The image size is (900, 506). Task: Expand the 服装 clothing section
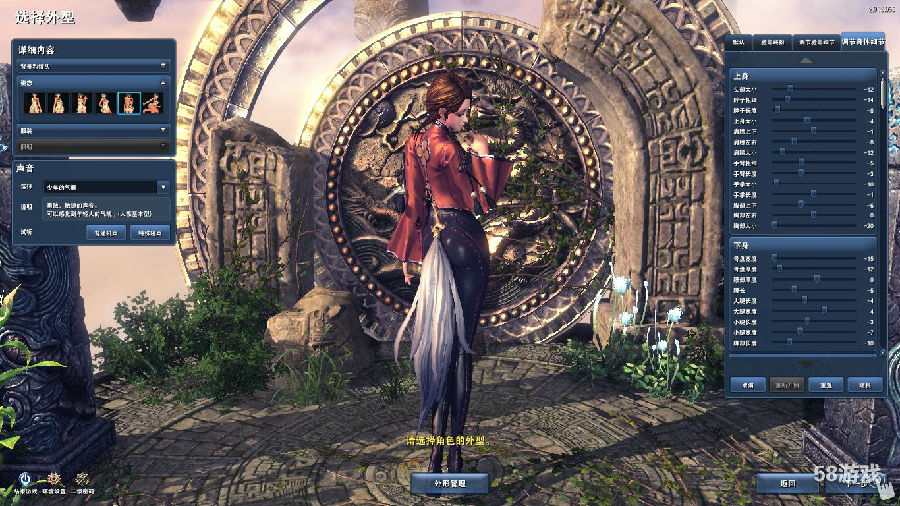point(163,129)
